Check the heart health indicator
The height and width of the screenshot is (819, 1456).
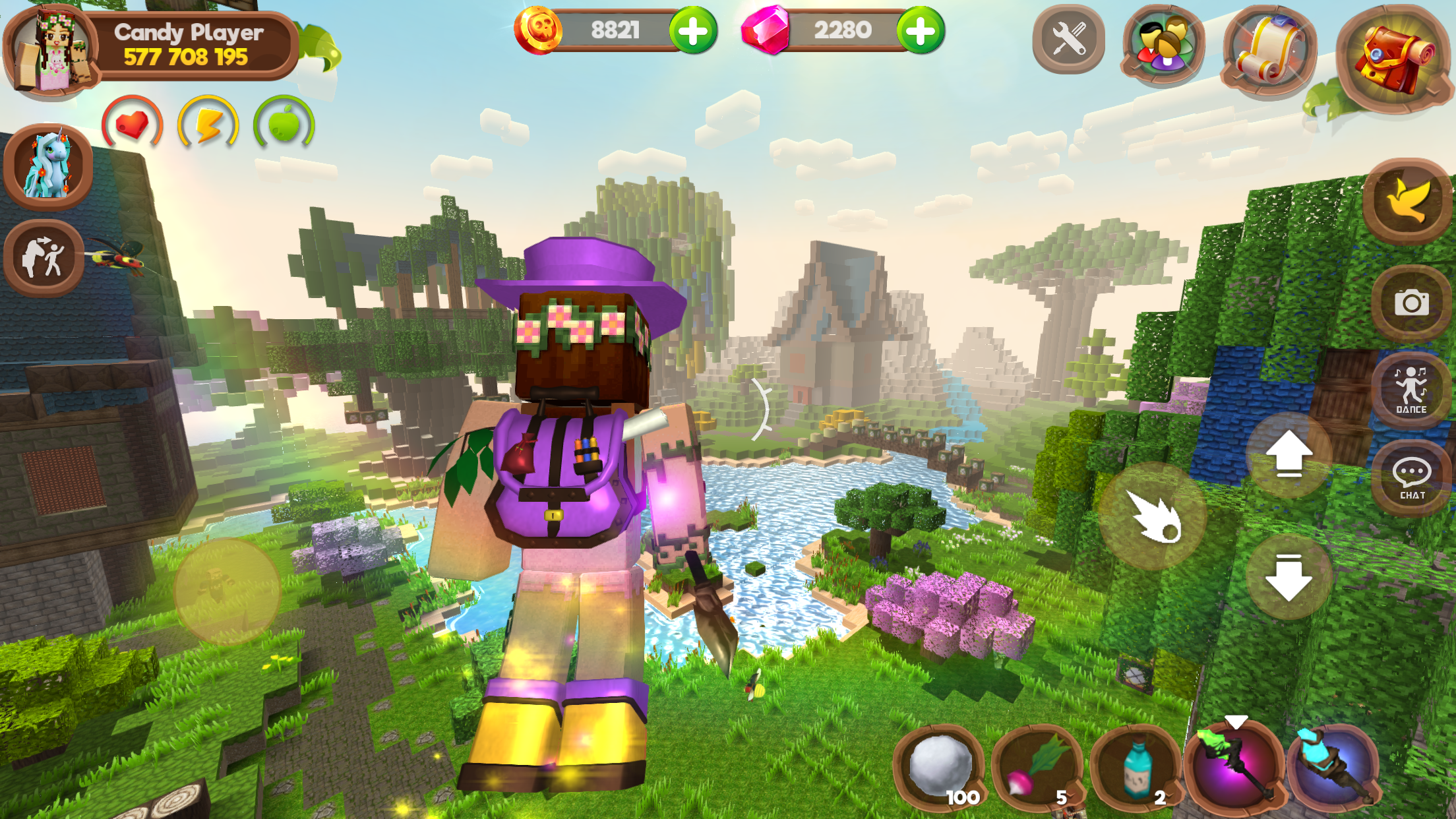131,124
